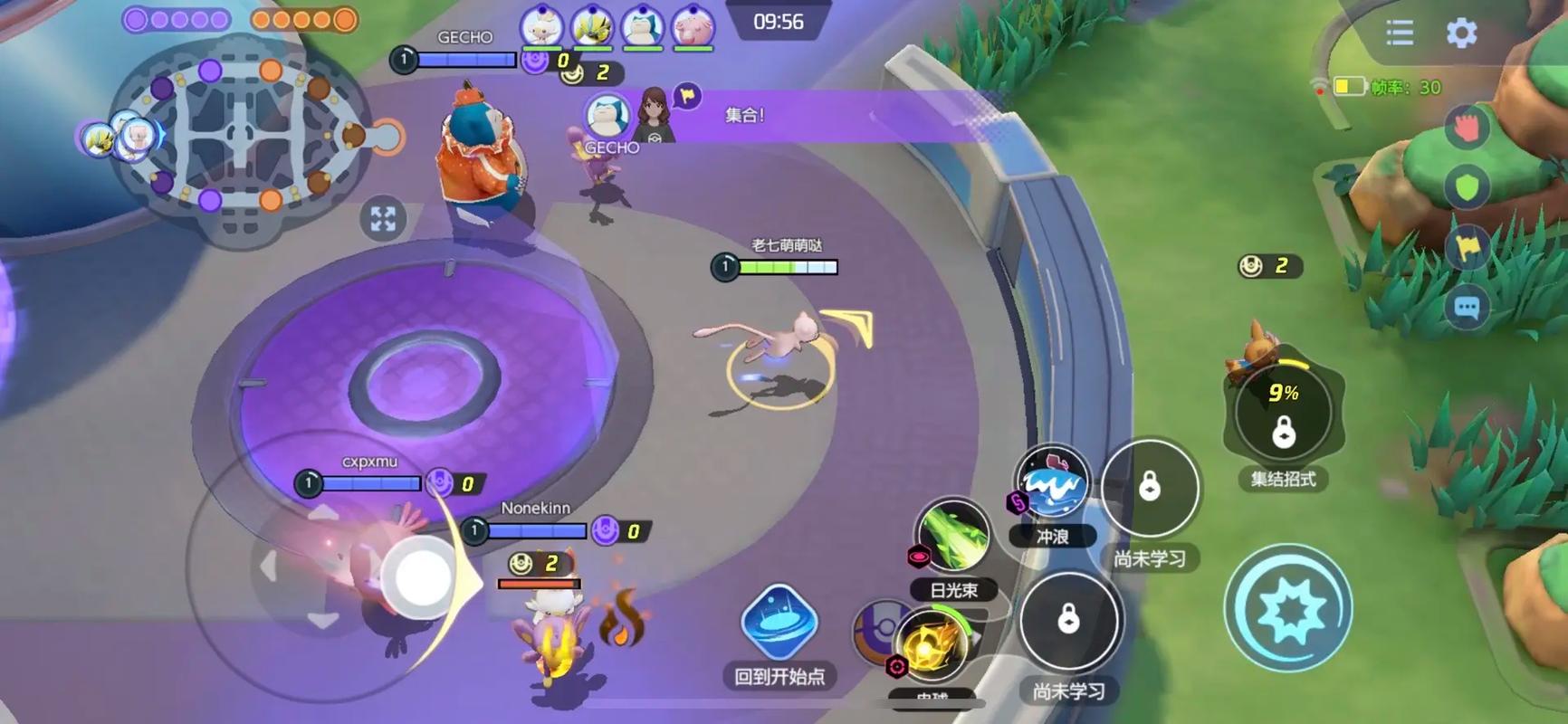The height and width of the screenshot is (724, 1568).
Task: Expand the minimap with the arrows button
Action: coord(383,218)
